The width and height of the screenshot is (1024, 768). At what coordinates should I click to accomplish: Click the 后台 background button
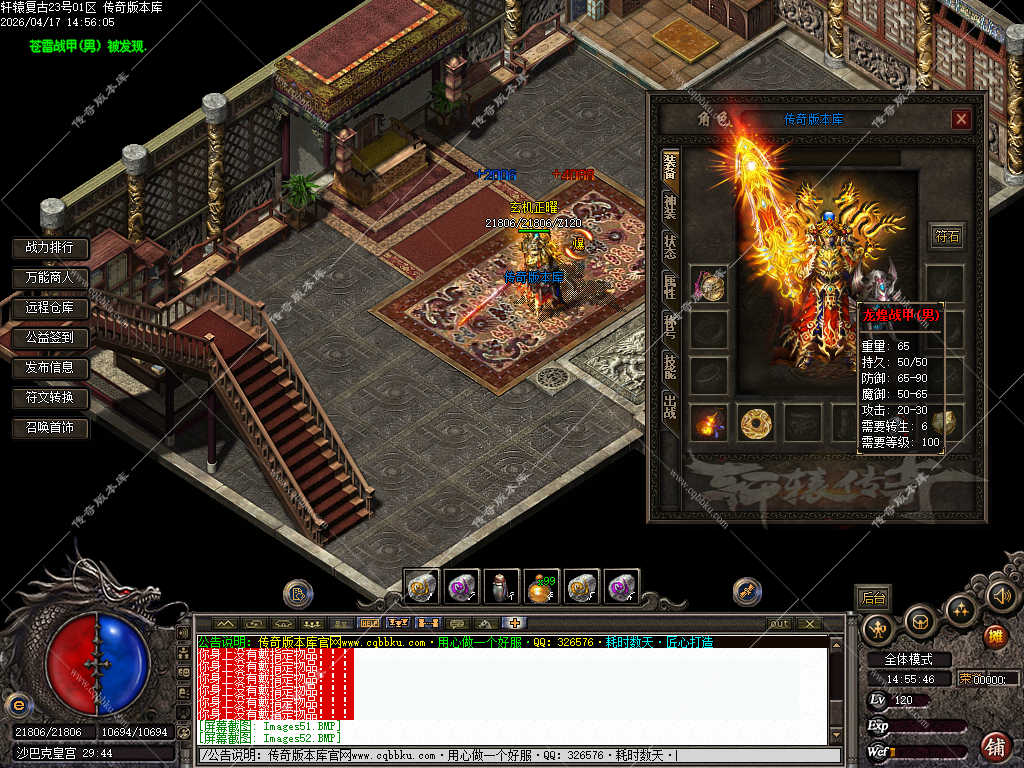[873, 598]
